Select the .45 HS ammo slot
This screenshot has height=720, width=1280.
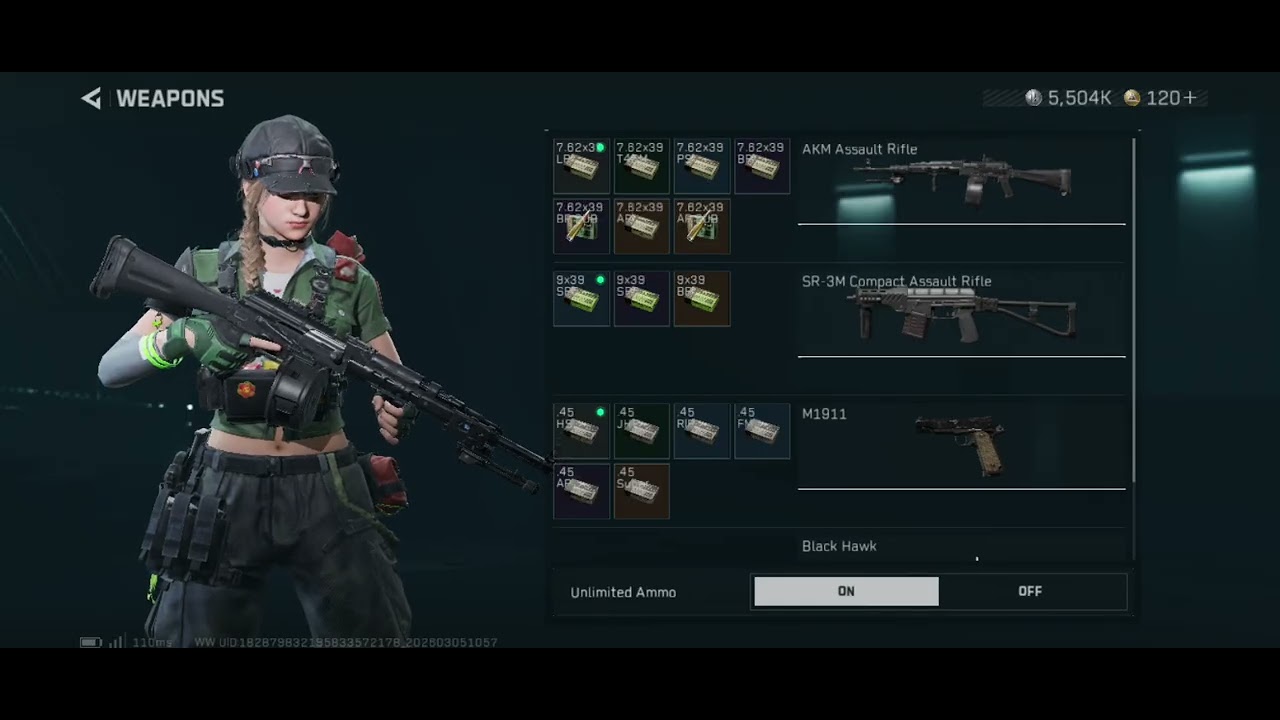(x=581, y=431)
